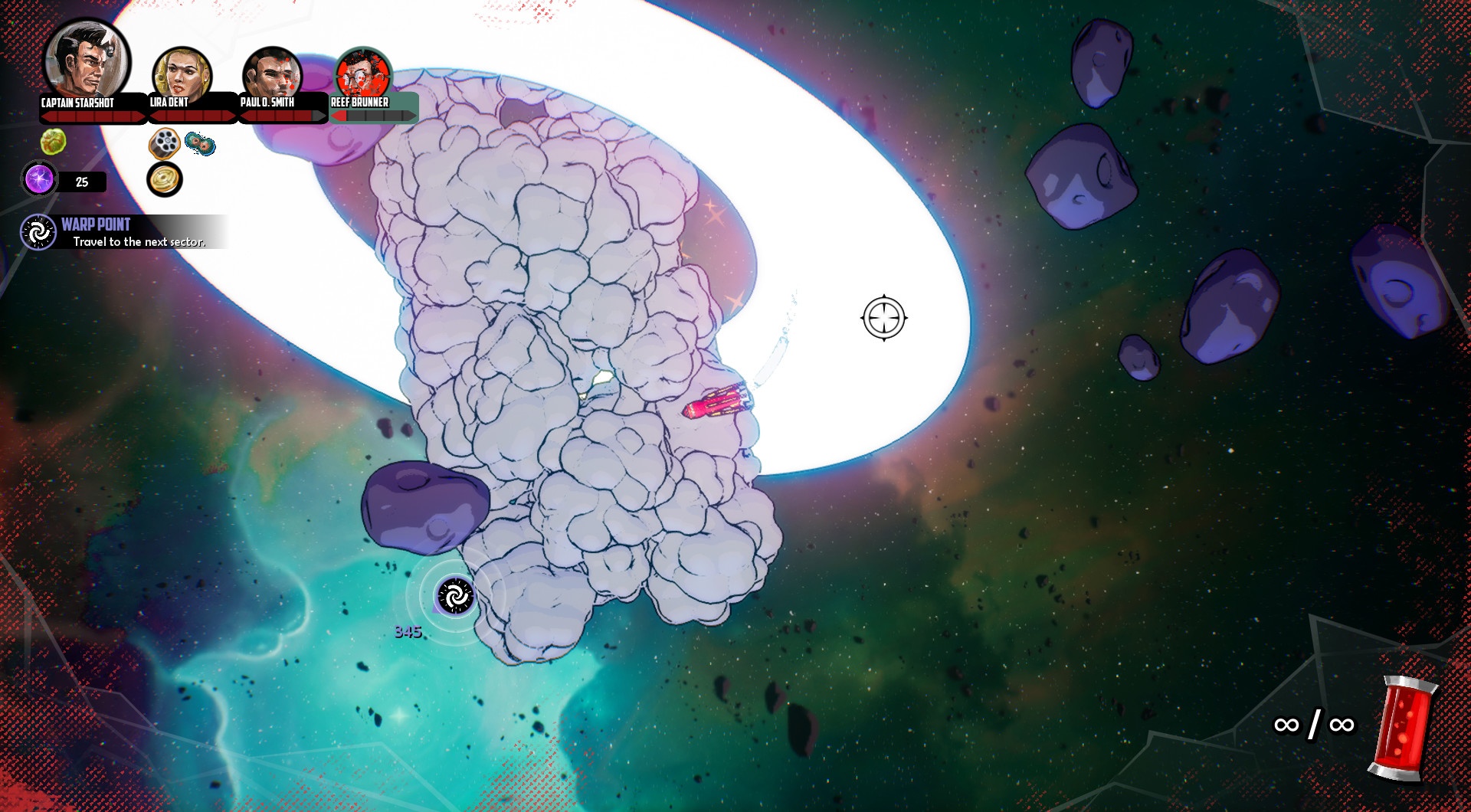Screen dimensions: 1471x812
Task: Click the warp point swirl map marker
Action: [x=455, y=596]
